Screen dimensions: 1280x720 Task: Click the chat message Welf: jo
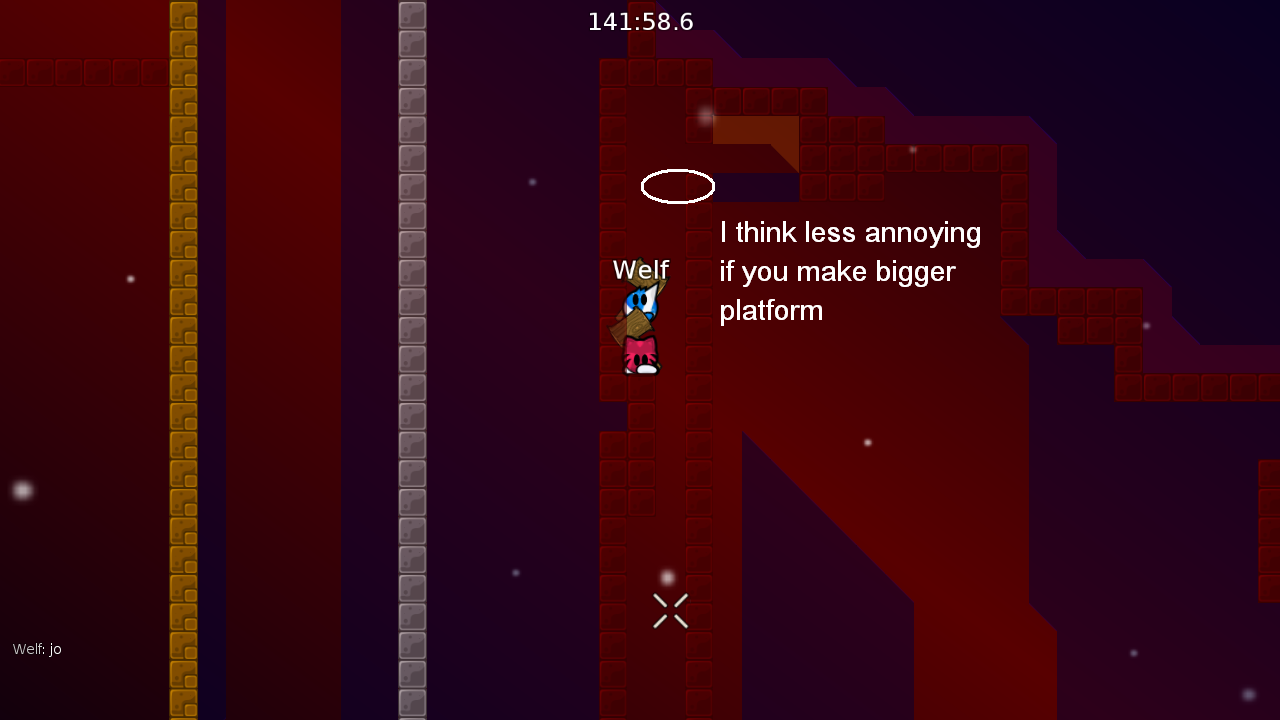pos(36,649)
